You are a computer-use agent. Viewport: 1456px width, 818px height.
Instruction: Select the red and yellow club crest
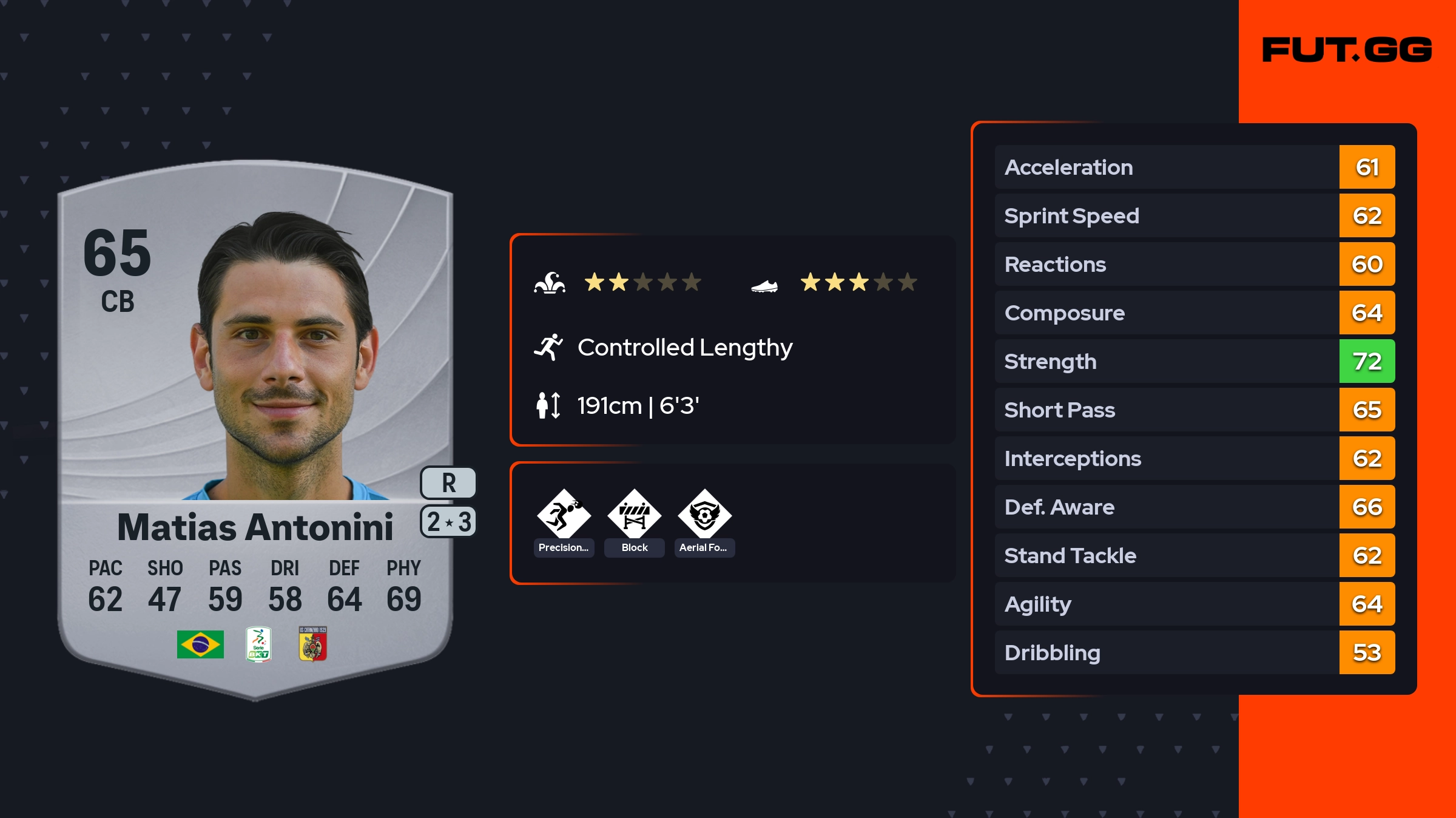click(313, 644)
